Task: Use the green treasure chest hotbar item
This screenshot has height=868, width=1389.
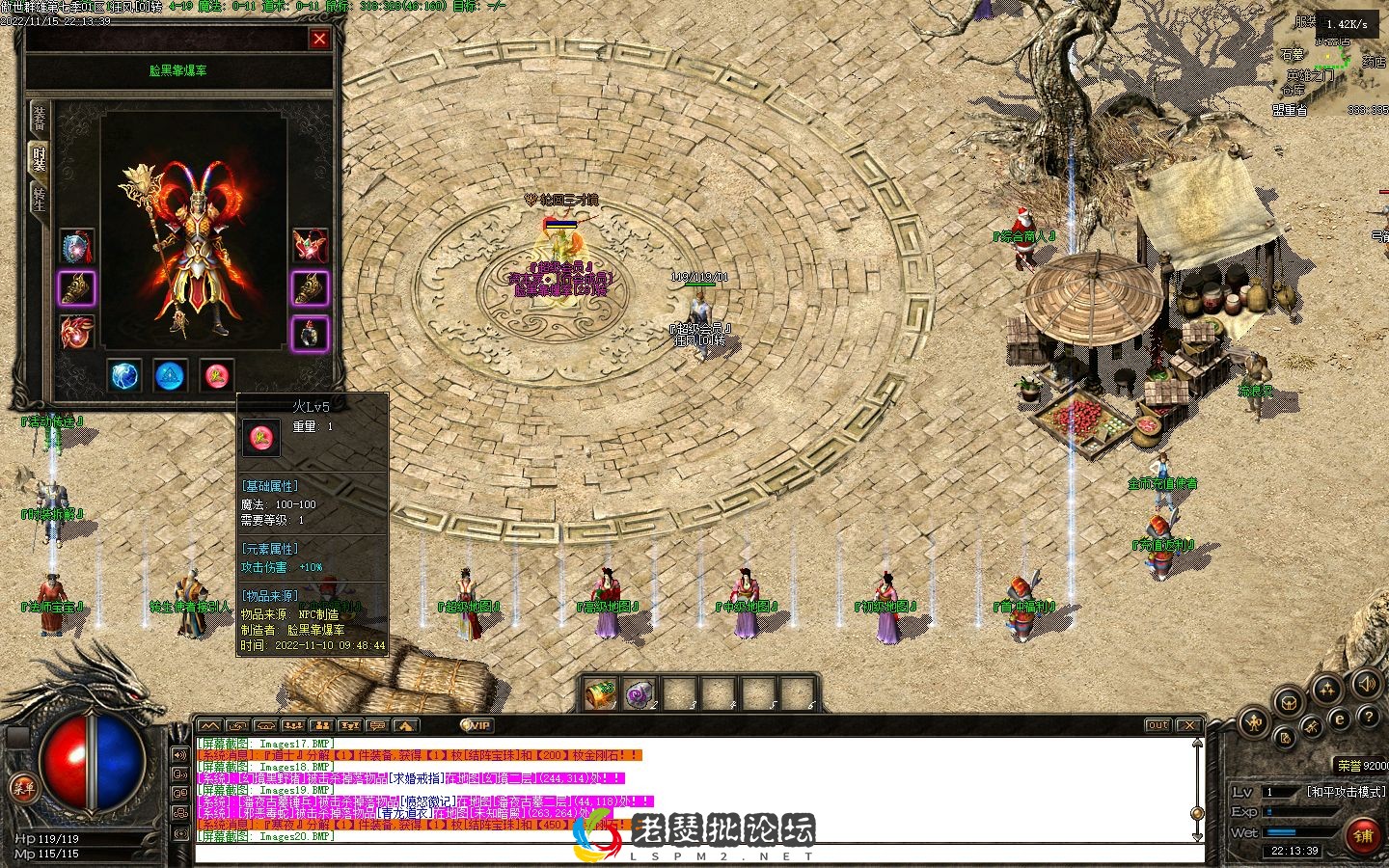Action: coord(600,693)
